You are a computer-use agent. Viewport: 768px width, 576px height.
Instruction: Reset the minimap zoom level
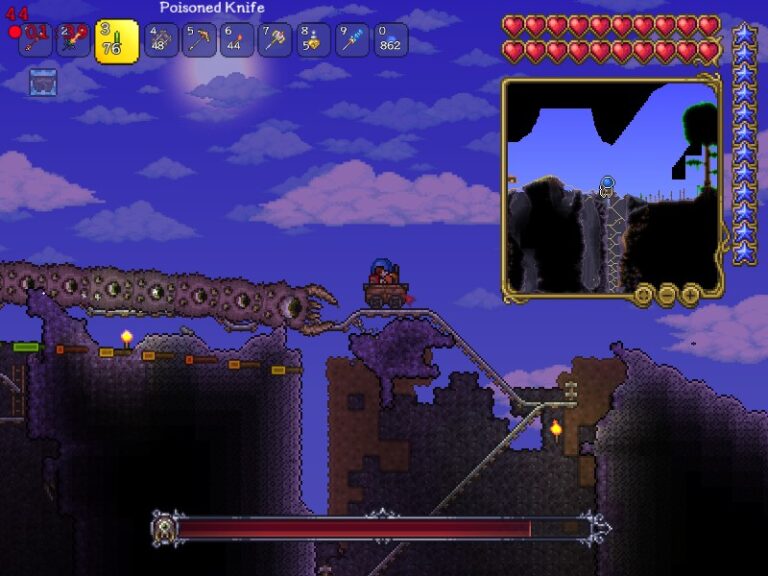click(644, 294)
